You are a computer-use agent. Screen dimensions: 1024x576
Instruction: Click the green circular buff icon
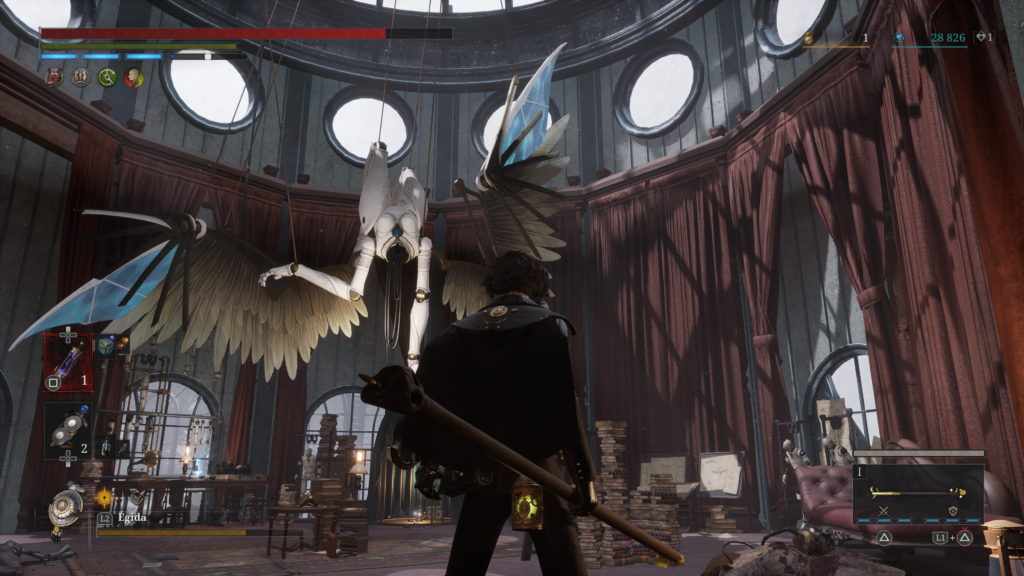[x=106, y=77]
